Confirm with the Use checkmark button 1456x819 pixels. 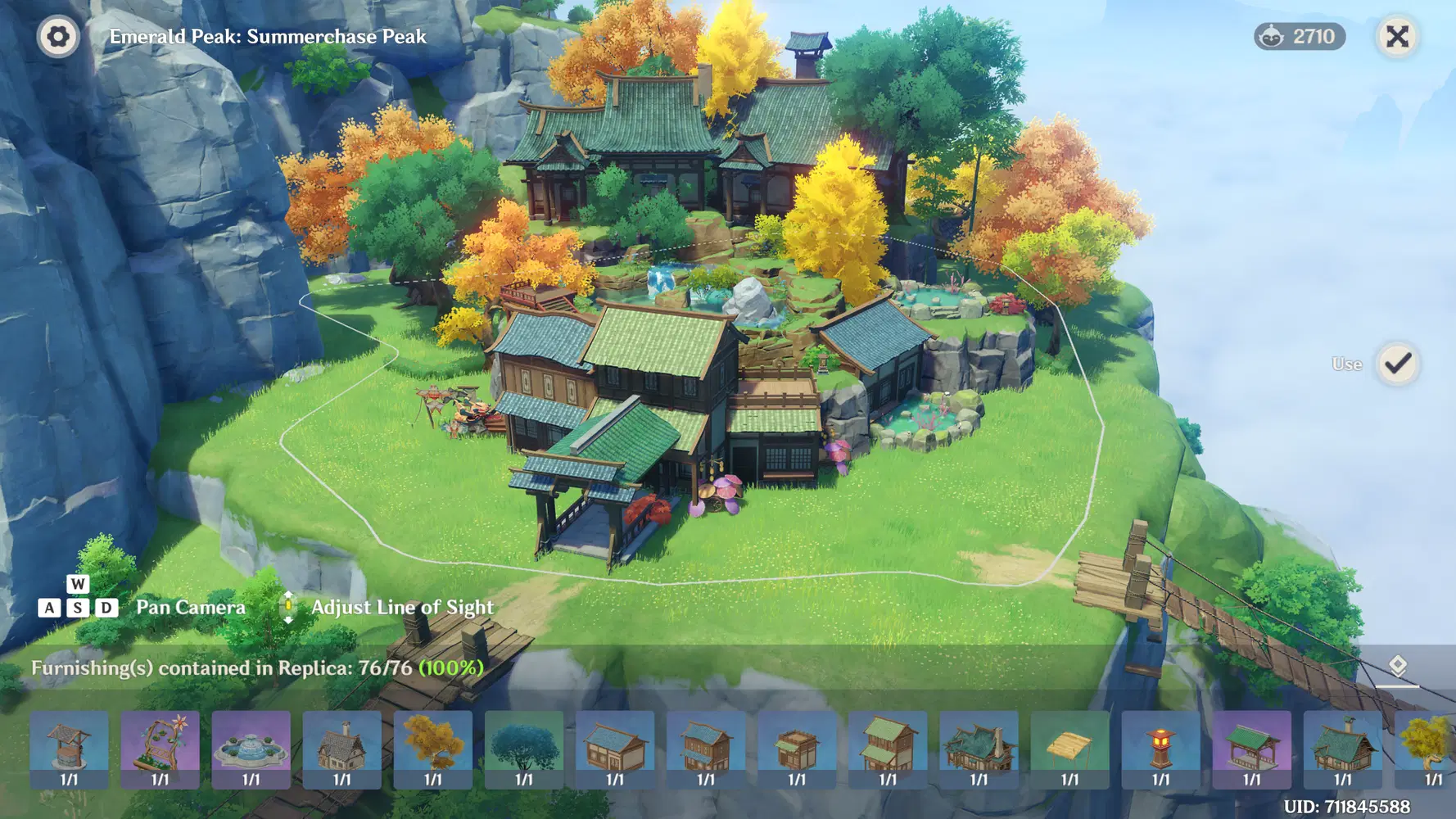pyautogui.click(x=1397, y=364)
